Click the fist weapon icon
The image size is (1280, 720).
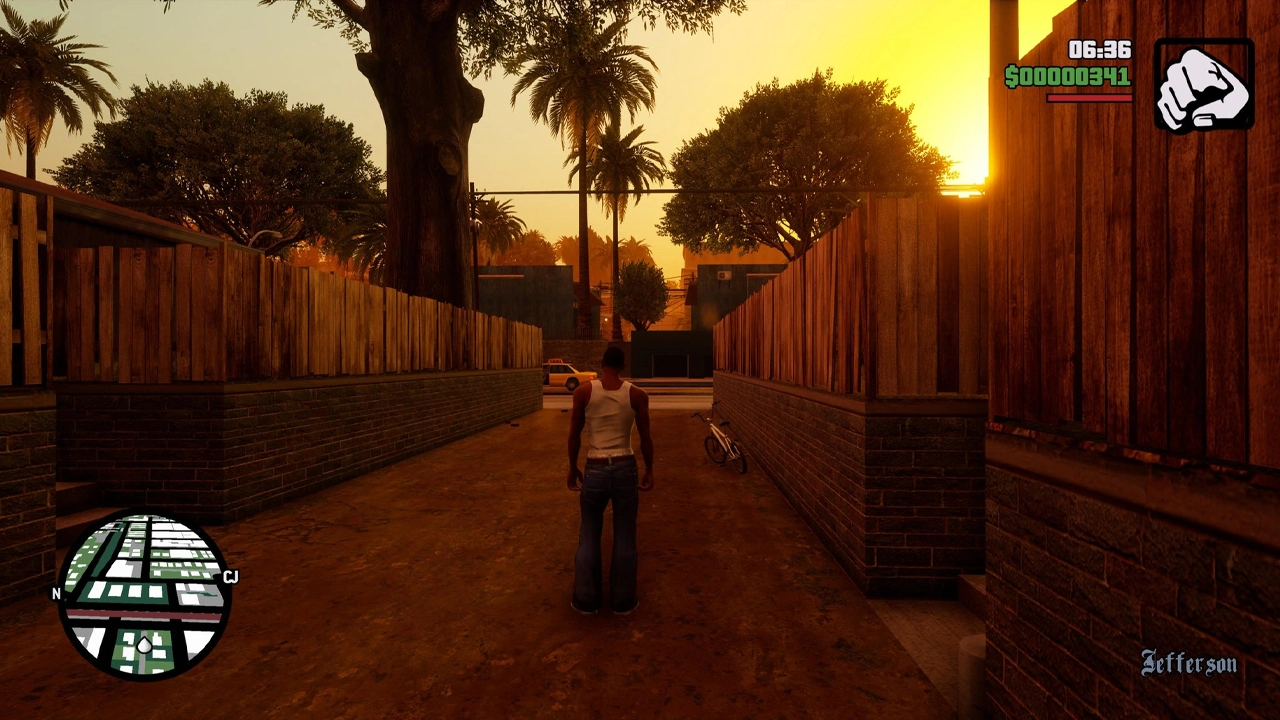point(1203,85)
